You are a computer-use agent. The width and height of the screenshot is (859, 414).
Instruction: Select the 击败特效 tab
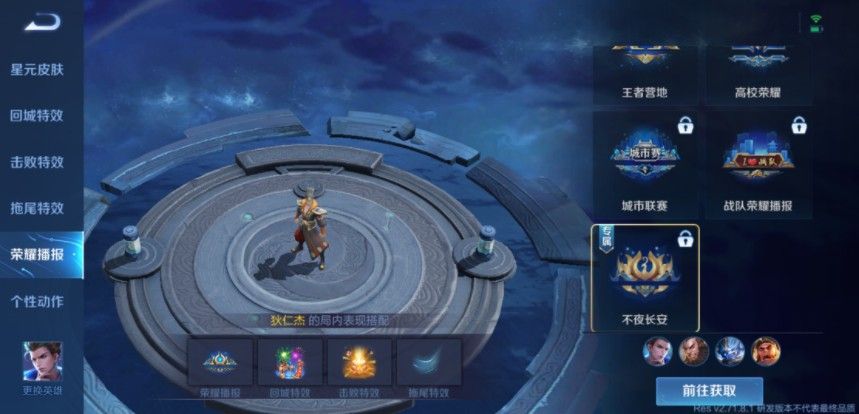click(37, 162)
